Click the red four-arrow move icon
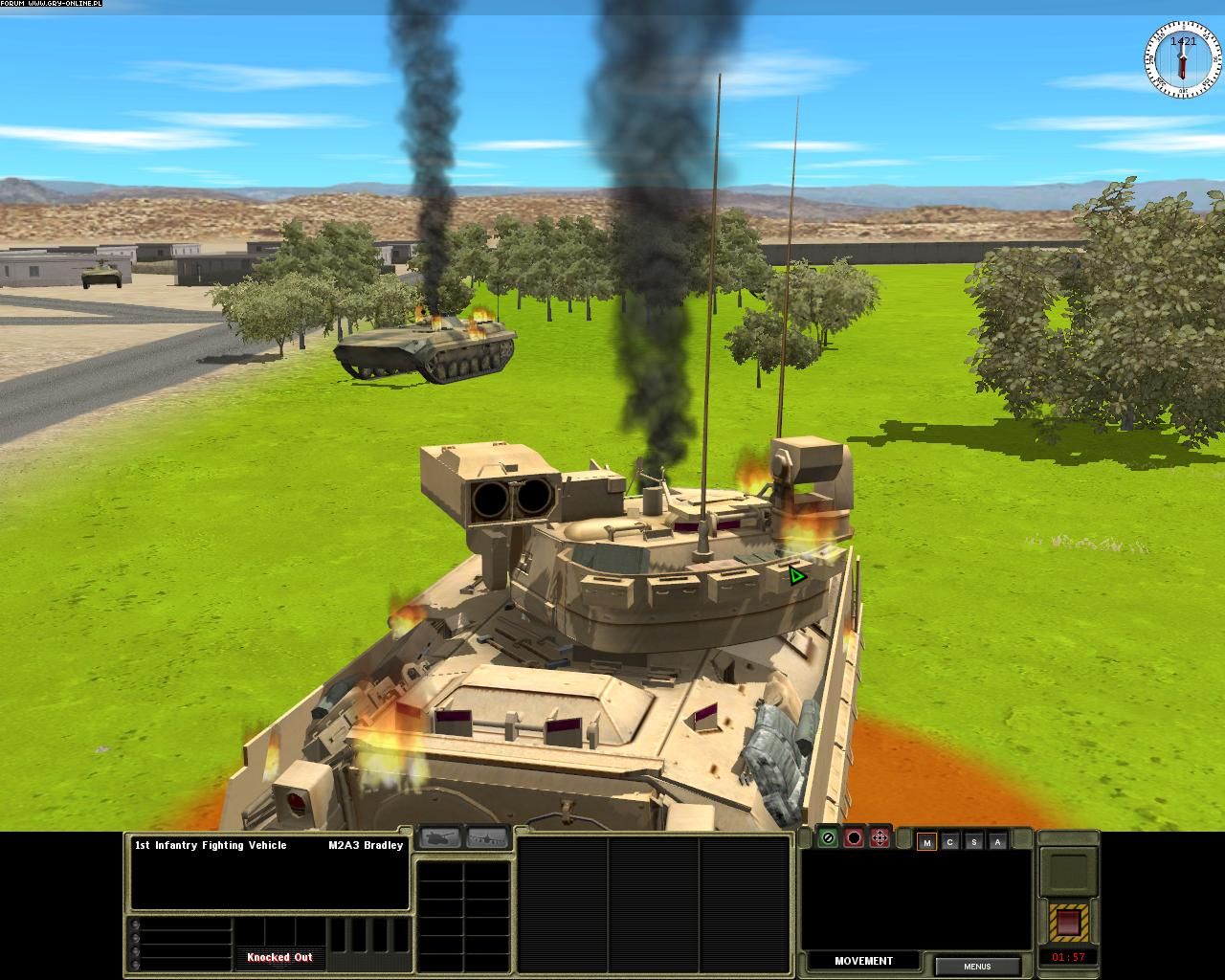Screen dimensions: 1225x980 tap(880, 838)
